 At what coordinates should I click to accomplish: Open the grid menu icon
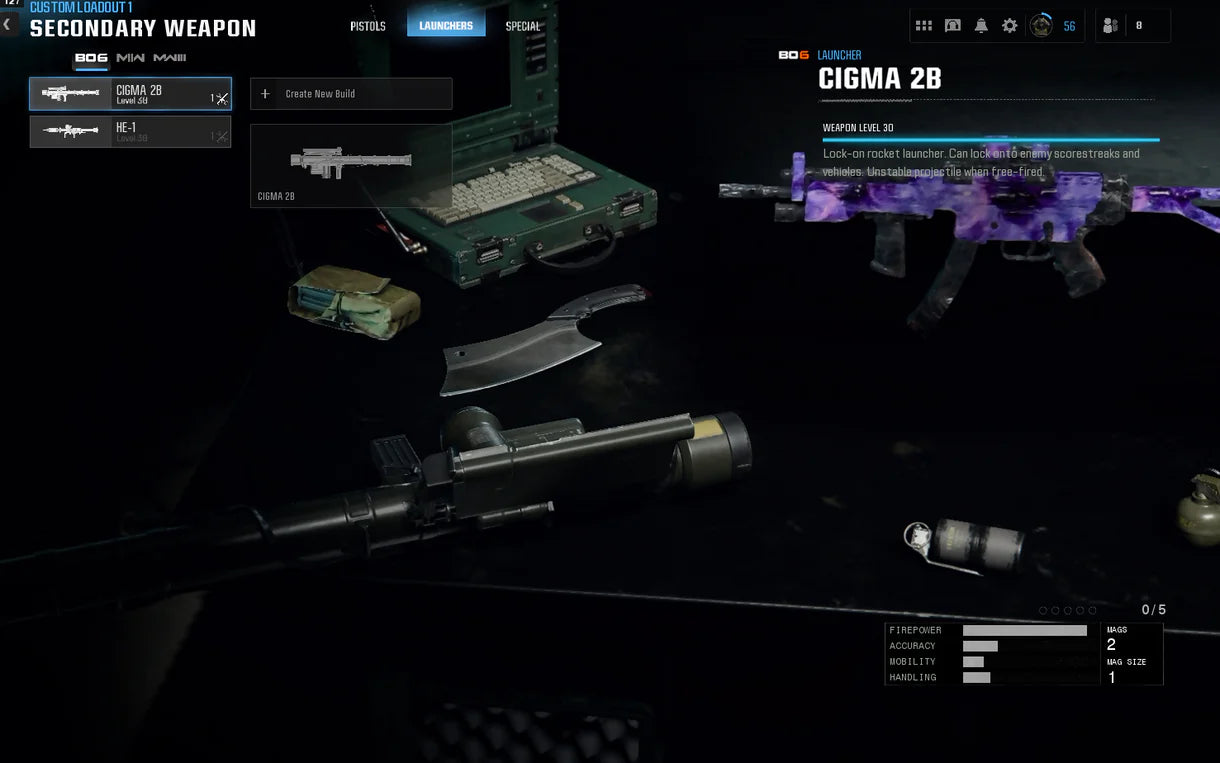pyautogui.click(x=924, y=26)
